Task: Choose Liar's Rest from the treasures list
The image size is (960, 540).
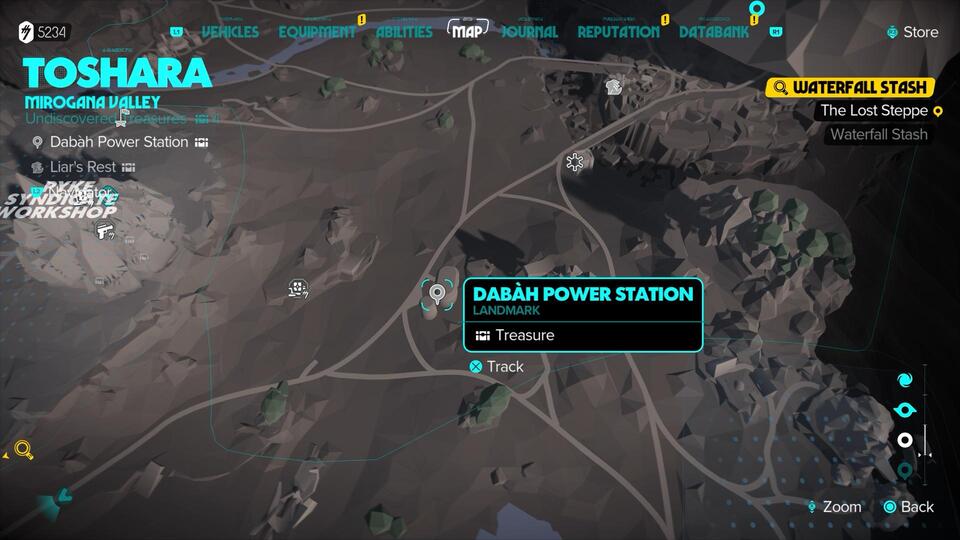Action: 83,167
